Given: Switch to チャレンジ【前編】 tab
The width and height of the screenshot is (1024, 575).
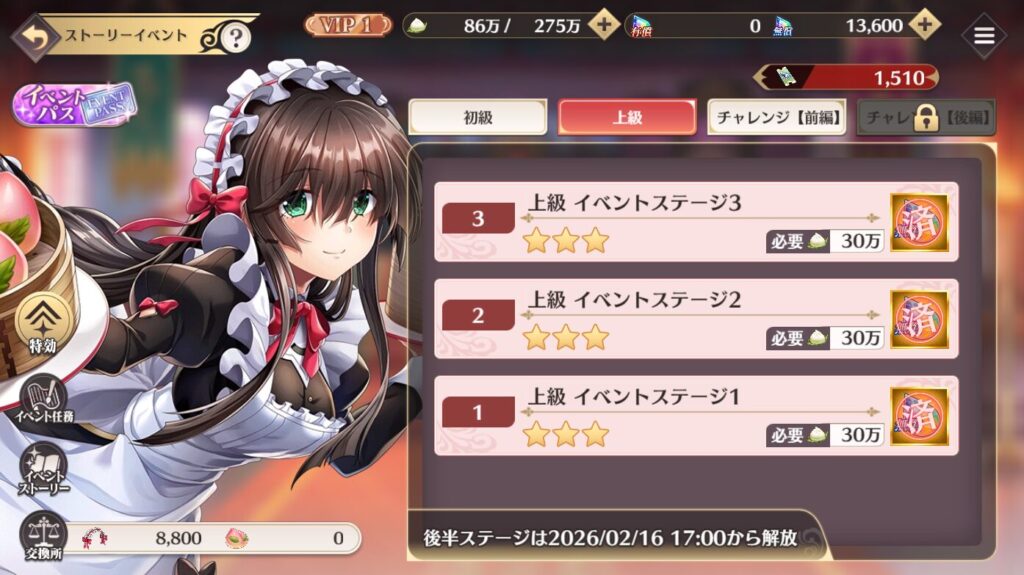Looking at the screenshot, I should pyautogui.click(x=776, y=117).
